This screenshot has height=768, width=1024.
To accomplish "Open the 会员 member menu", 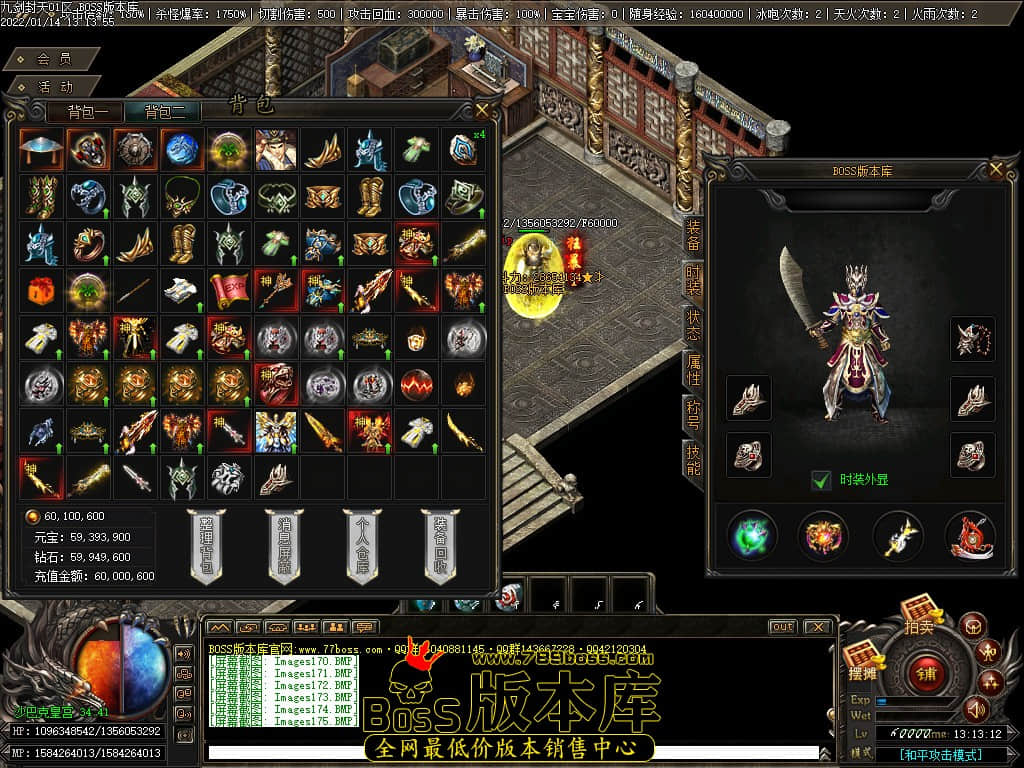I will (53, 60).
